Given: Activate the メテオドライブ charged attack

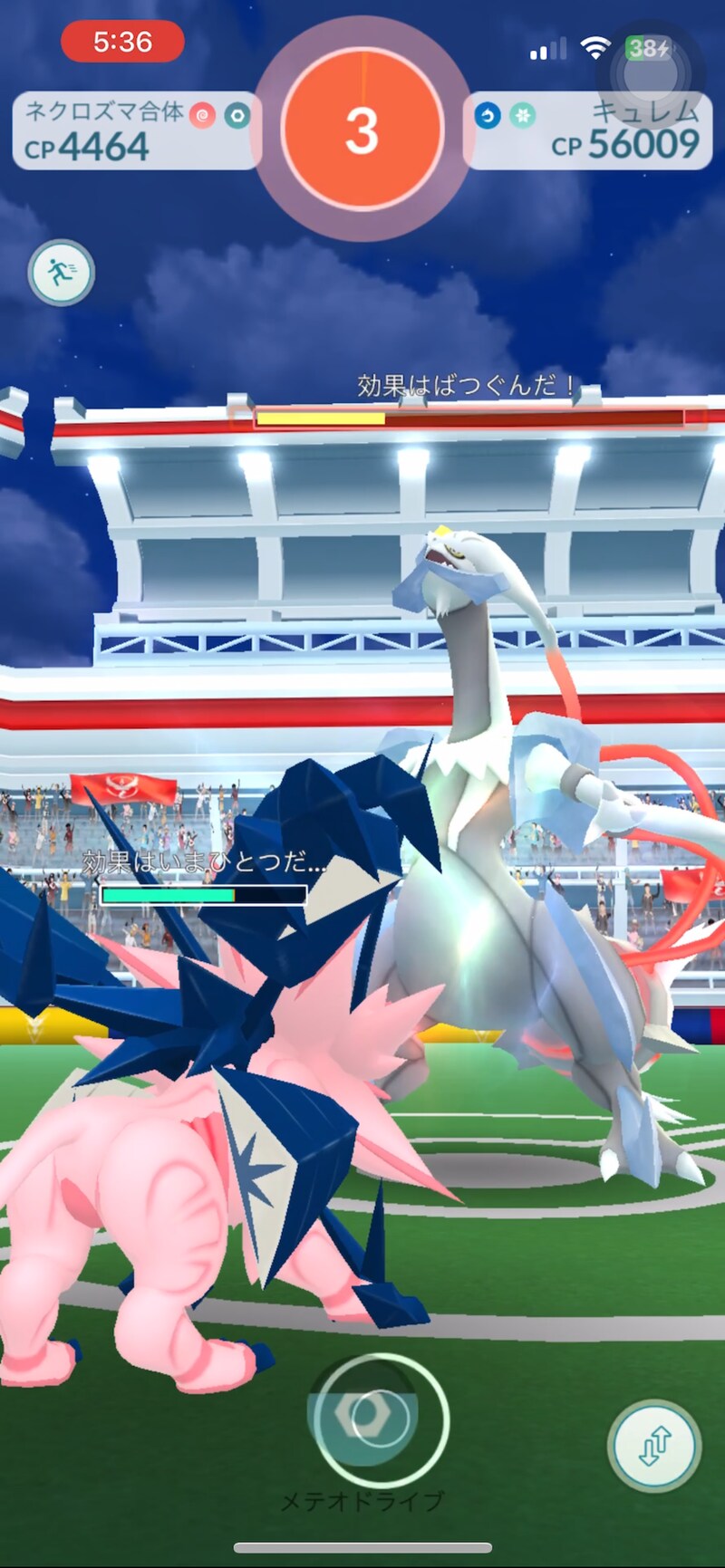Looking at the screenshot, I should click(x=377, y=1418).
